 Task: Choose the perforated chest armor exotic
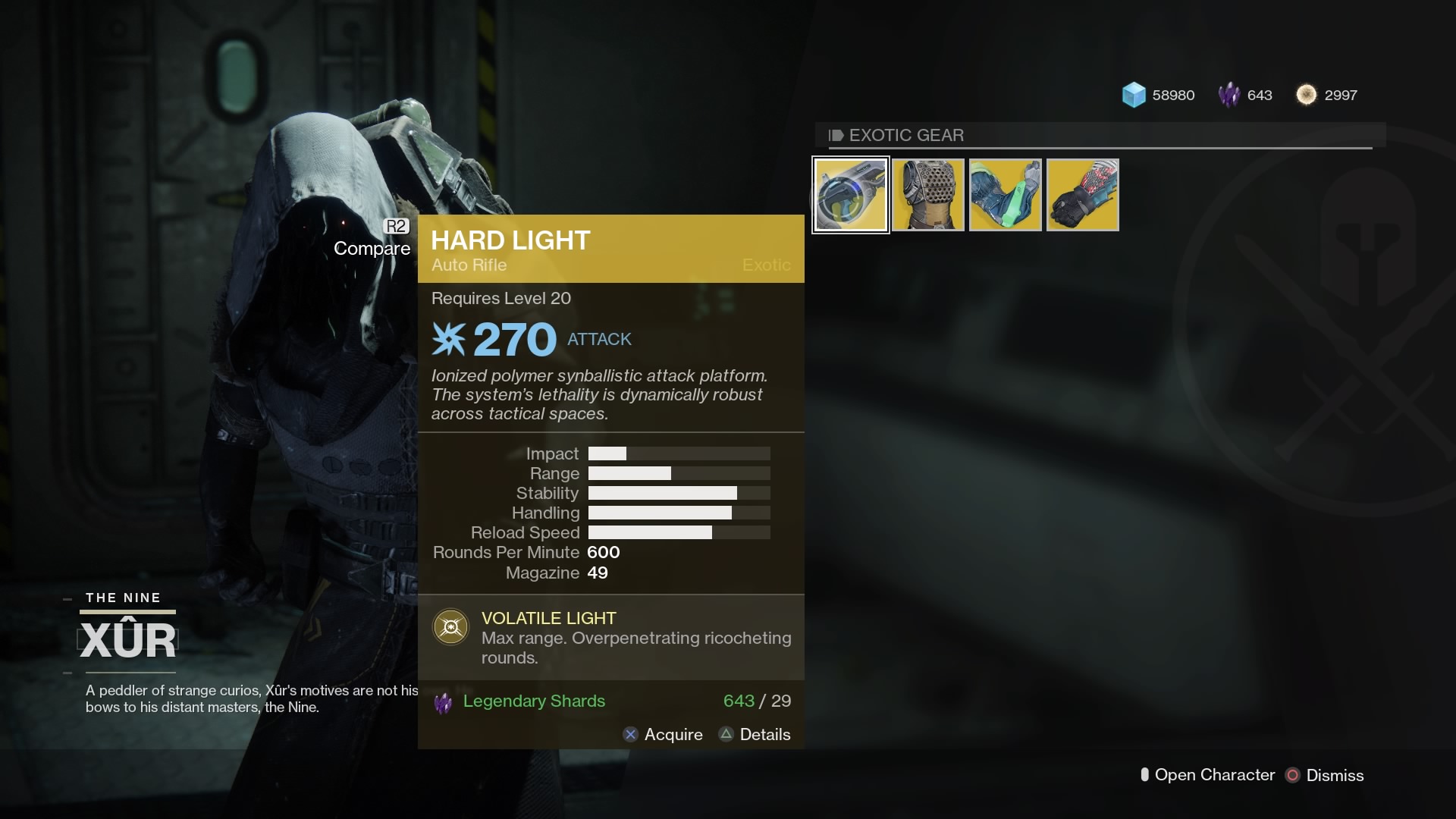click(x=927, y=195)
